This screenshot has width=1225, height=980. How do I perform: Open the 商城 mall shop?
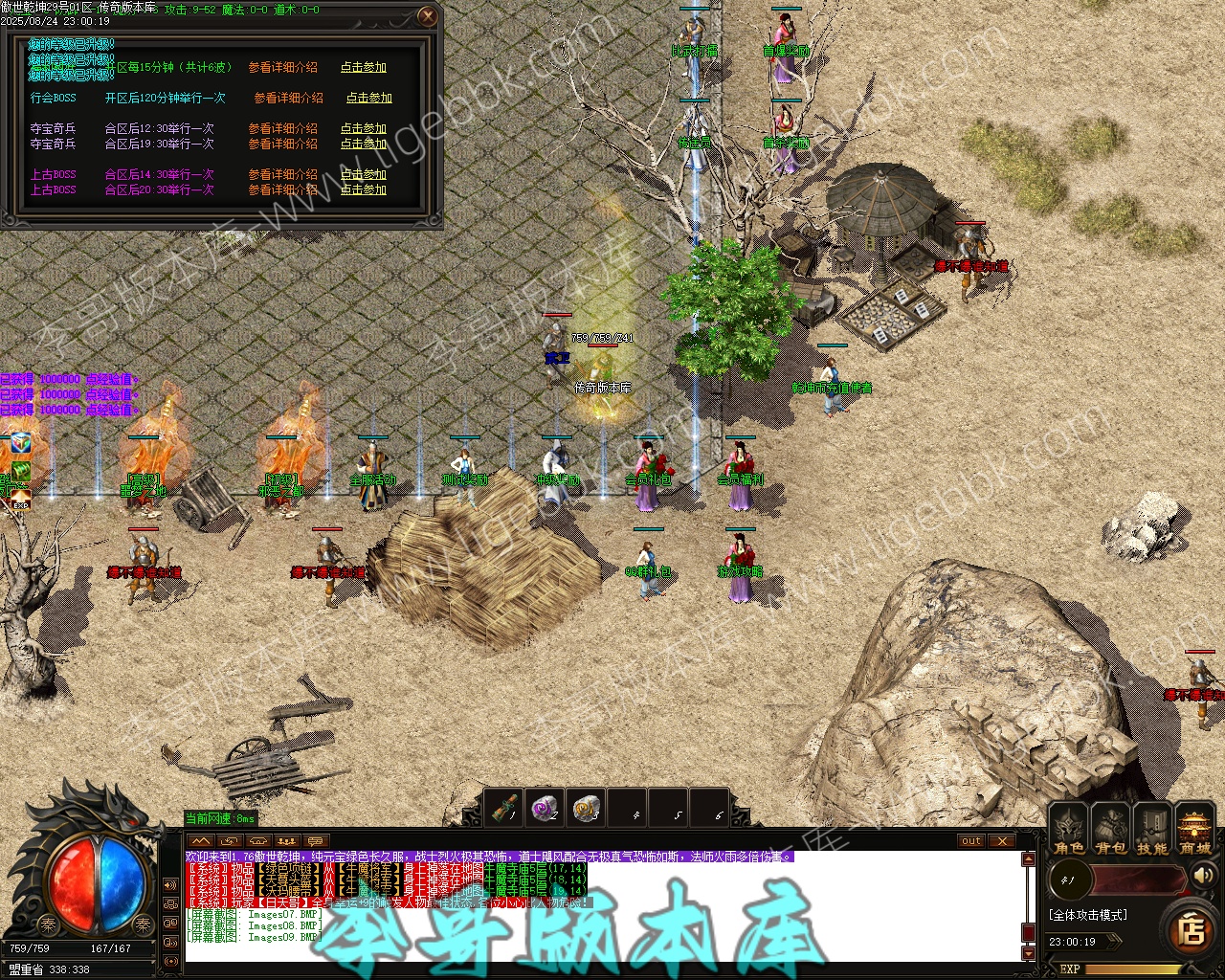click(x=1194, y=831)
